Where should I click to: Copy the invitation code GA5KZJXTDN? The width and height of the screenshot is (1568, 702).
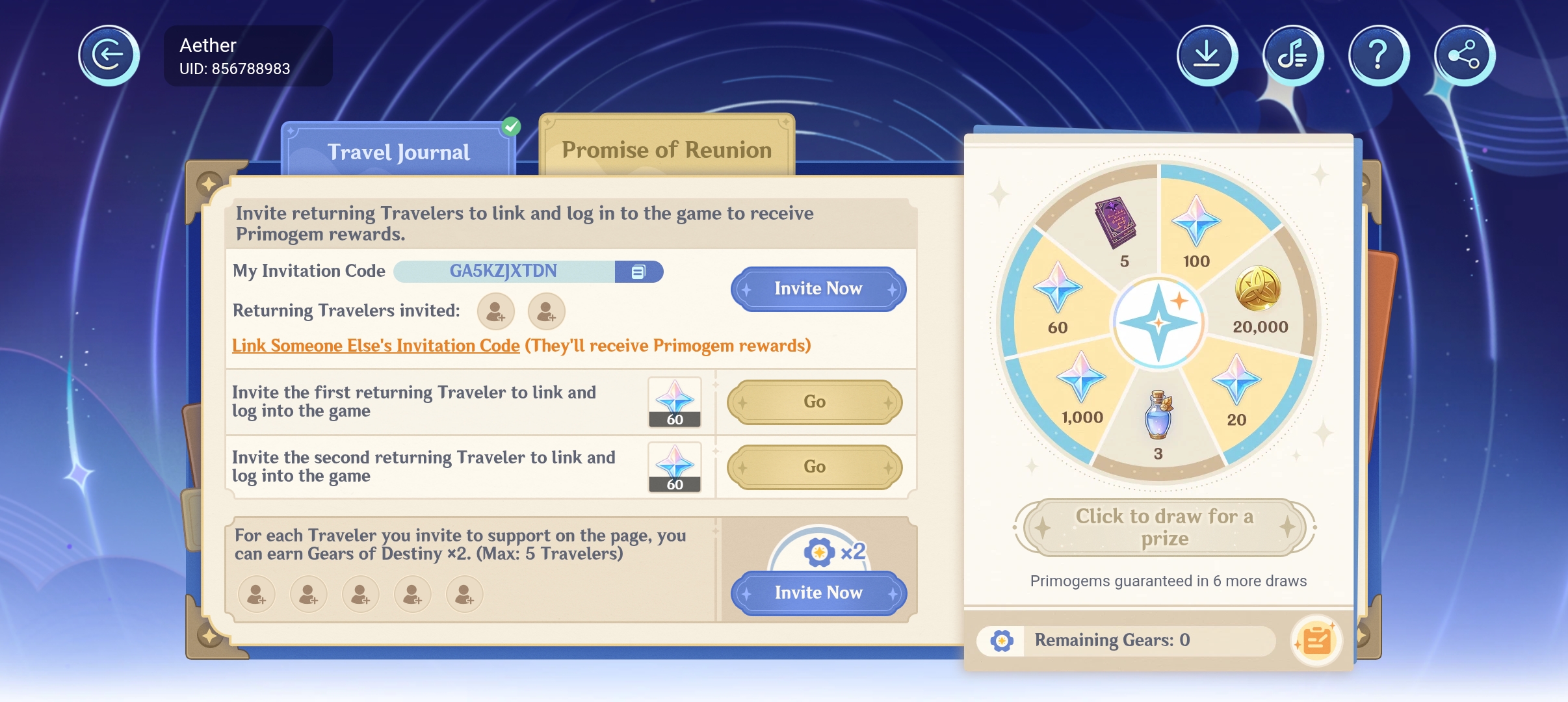pyautogui.click(x=638, y=271)
